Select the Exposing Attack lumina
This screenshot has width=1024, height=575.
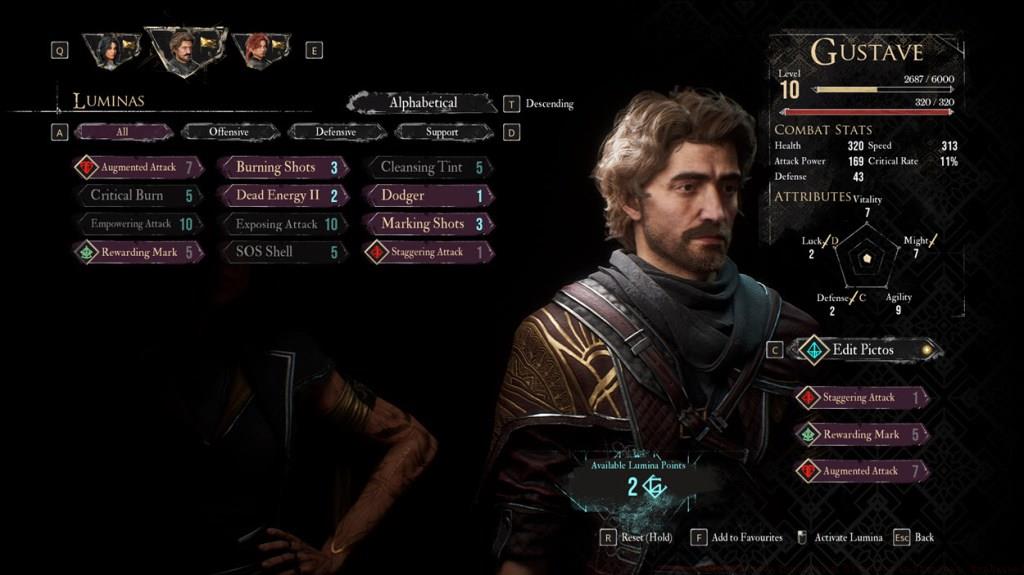coord(283,224)
